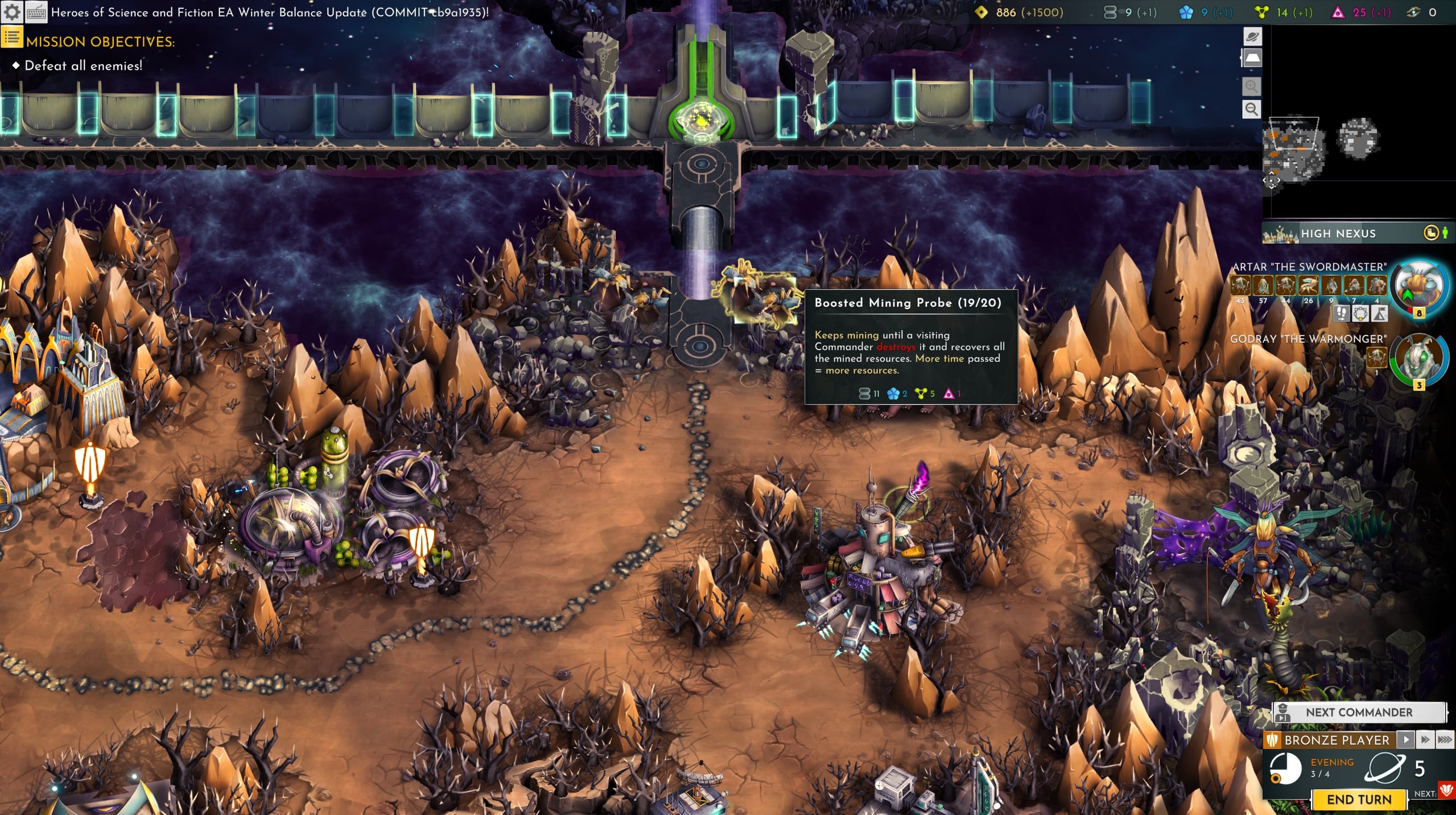Select Godray "The Warmonger" commander portrait
The height and width of the screenshot is (815, 1456).
[x=1418, y=360]
